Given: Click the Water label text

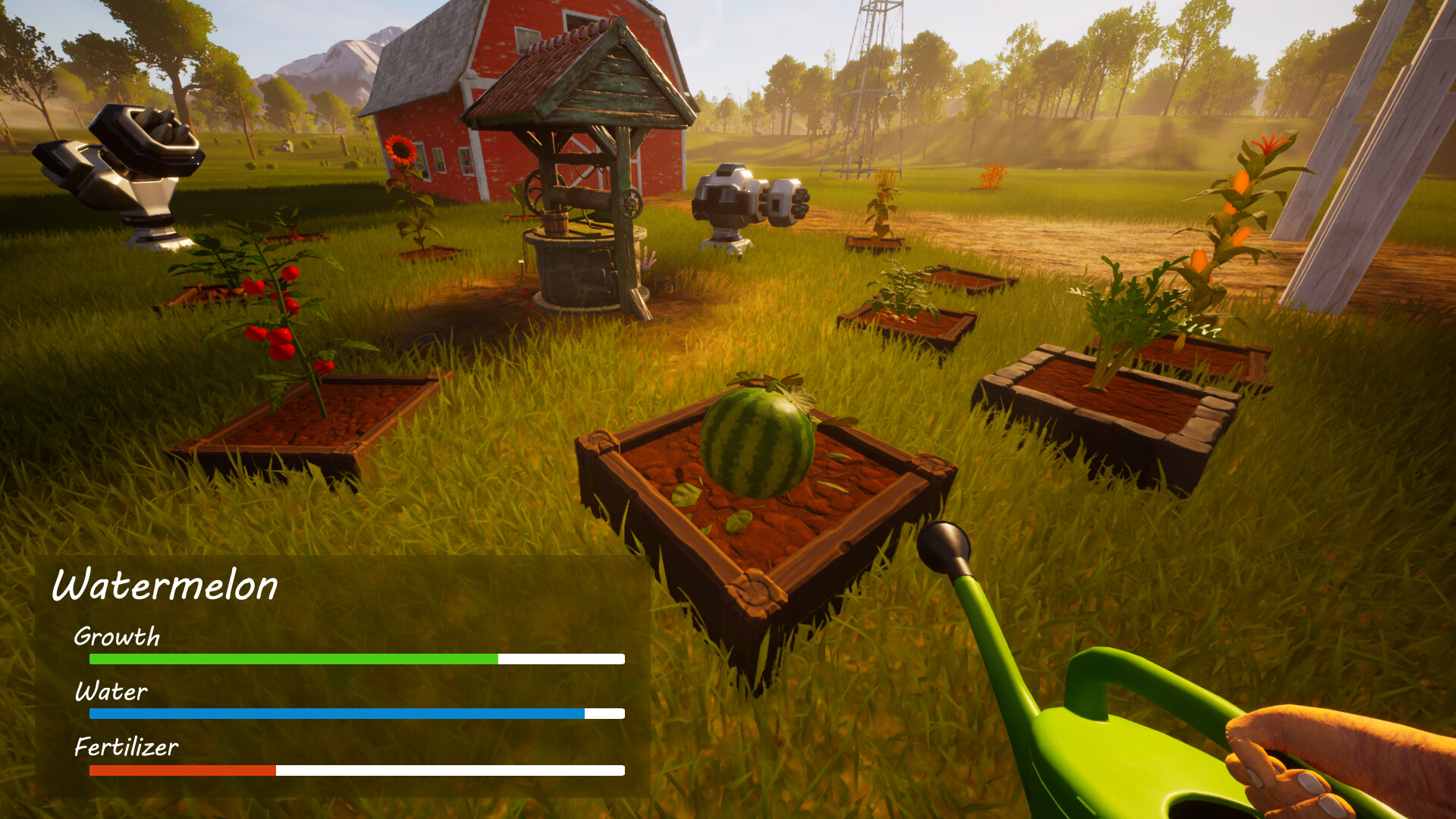Looking at the screenshot, I should tap(111, 692).
